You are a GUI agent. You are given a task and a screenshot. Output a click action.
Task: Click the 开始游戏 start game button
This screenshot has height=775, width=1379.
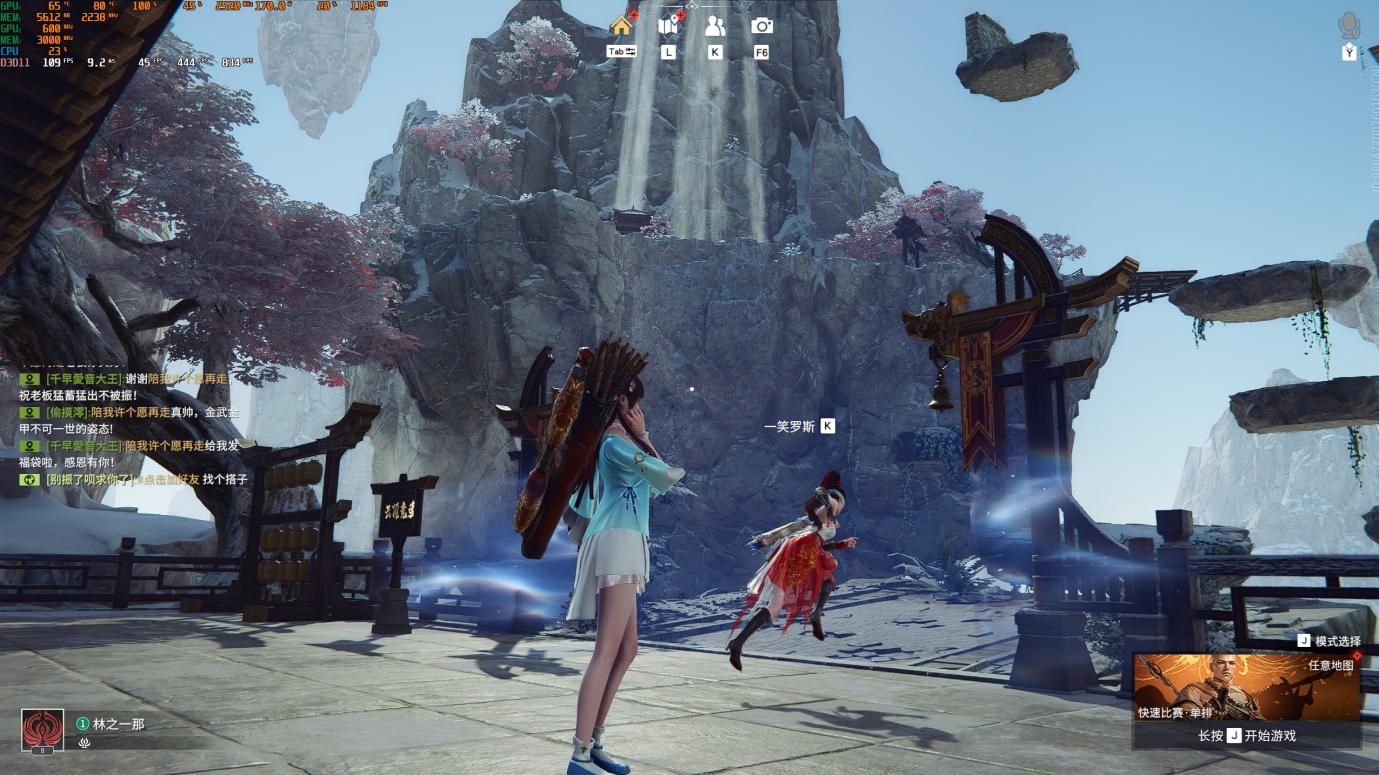(1246, 735)
